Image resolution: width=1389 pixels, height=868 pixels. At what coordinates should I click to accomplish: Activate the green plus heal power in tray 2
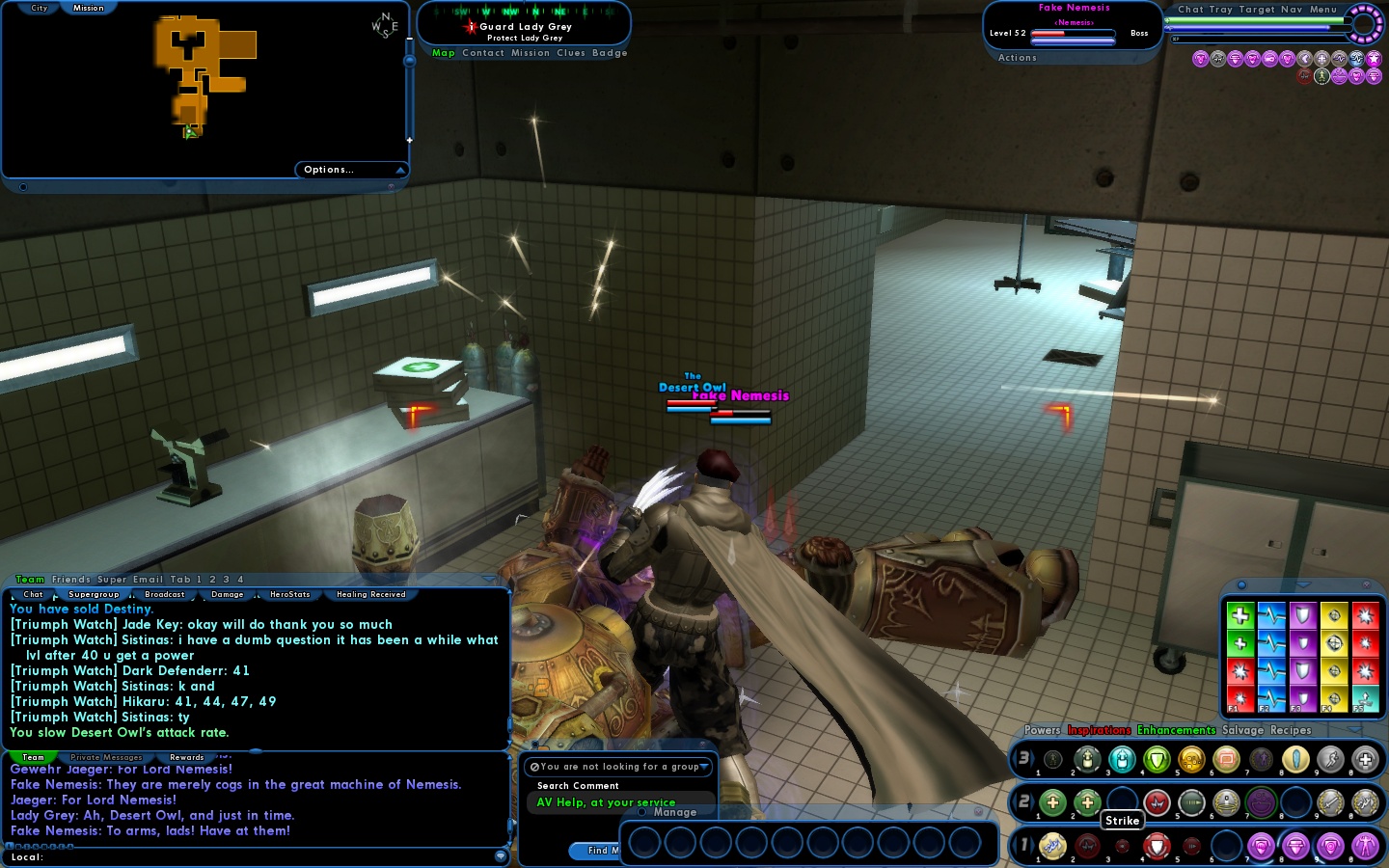(x=1052, y=800)
